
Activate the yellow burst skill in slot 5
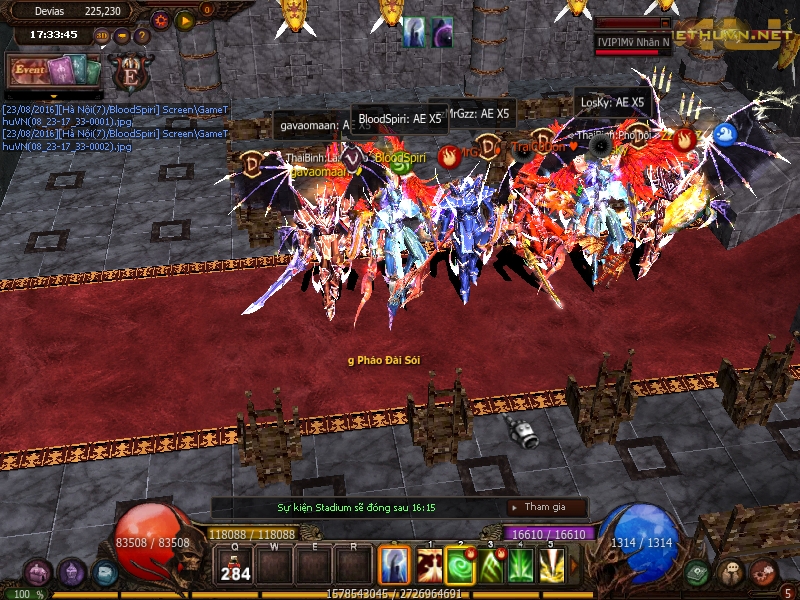[x=551, y=565]
